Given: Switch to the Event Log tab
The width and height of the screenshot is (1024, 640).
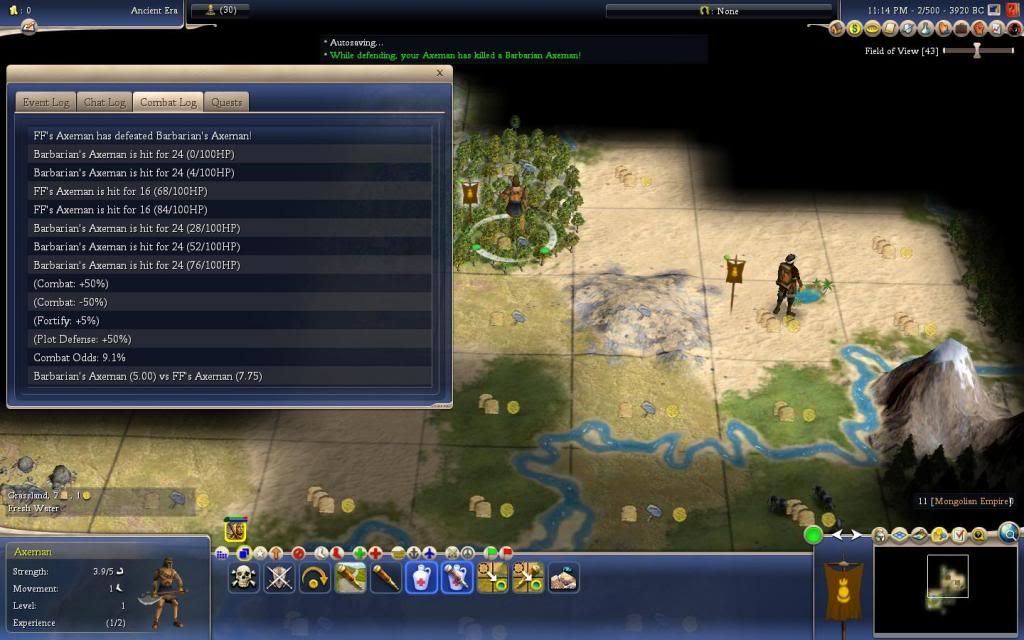Looking at the screenshot, I should tap(46, 102).
